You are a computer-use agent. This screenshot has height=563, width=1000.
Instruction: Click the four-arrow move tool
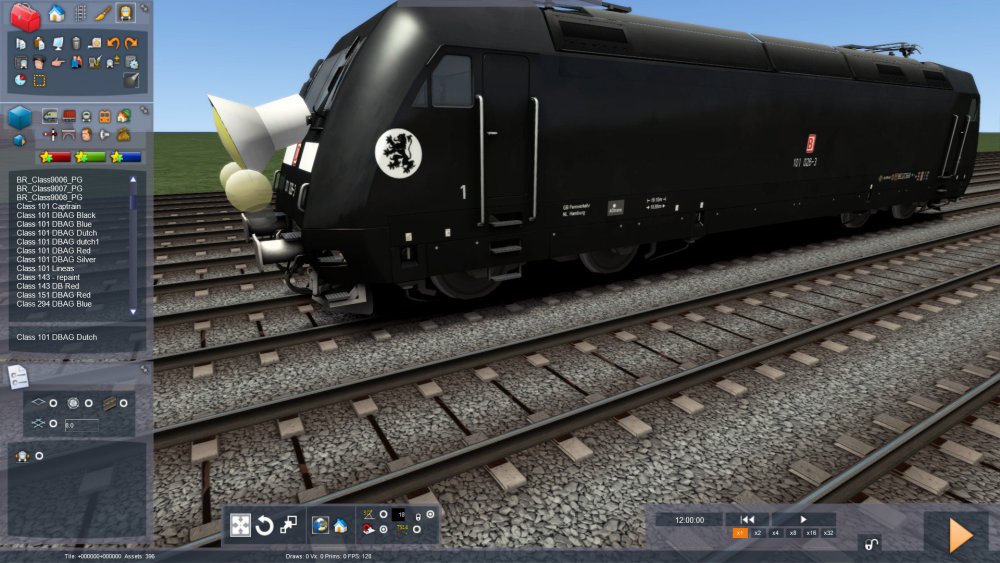(240, 525)
